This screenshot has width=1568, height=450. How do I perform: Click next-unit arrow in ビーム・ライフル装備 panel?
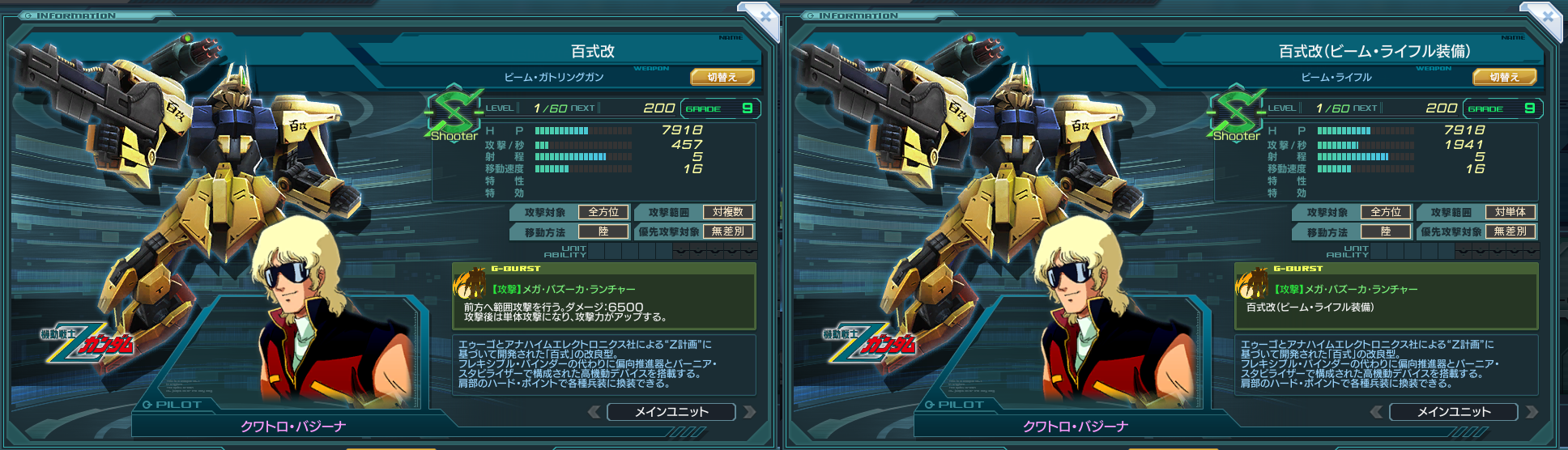(1532, 412)
